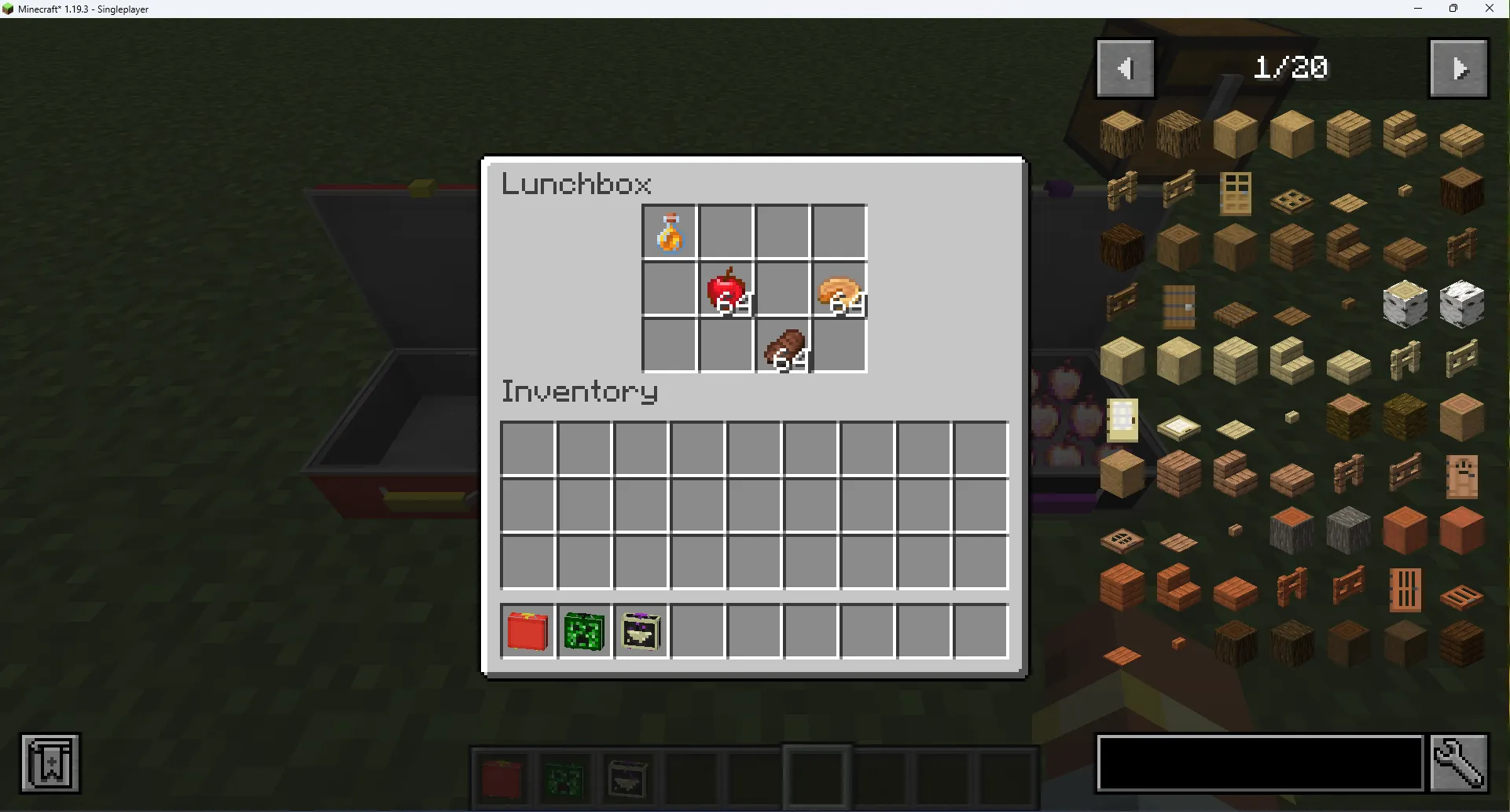Select the white quartz-style block in the JEI list
Screen dimensions: 1510x812
pos(1405,304)
